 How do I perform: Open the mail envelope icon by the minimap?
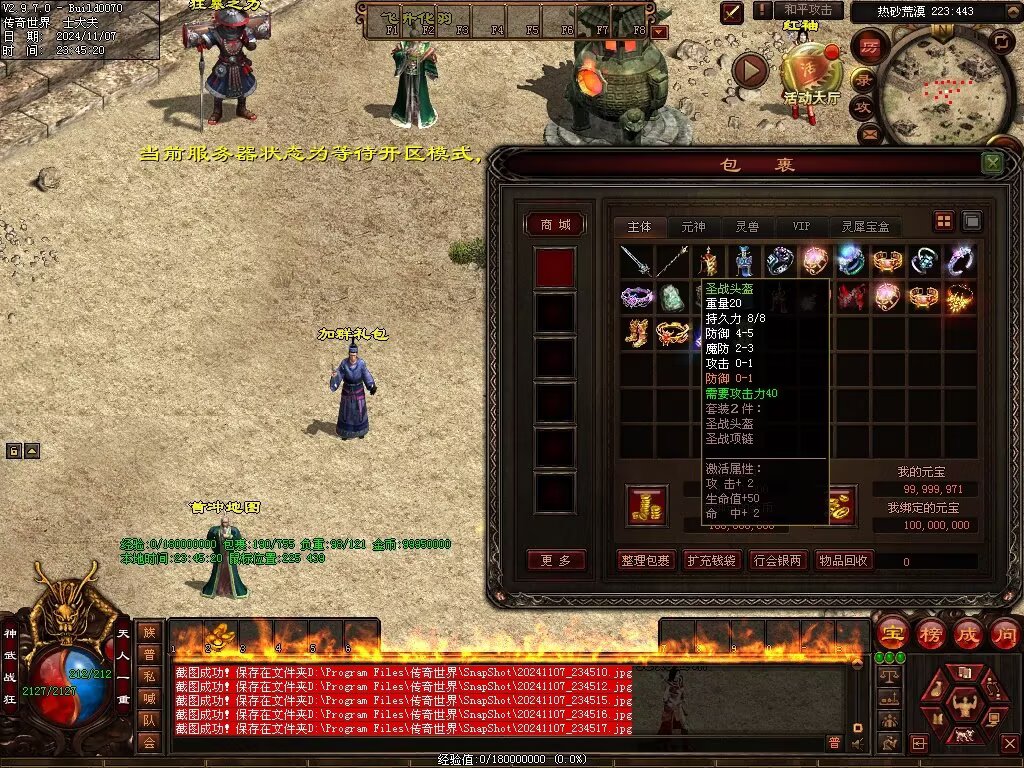pos(868,132)
